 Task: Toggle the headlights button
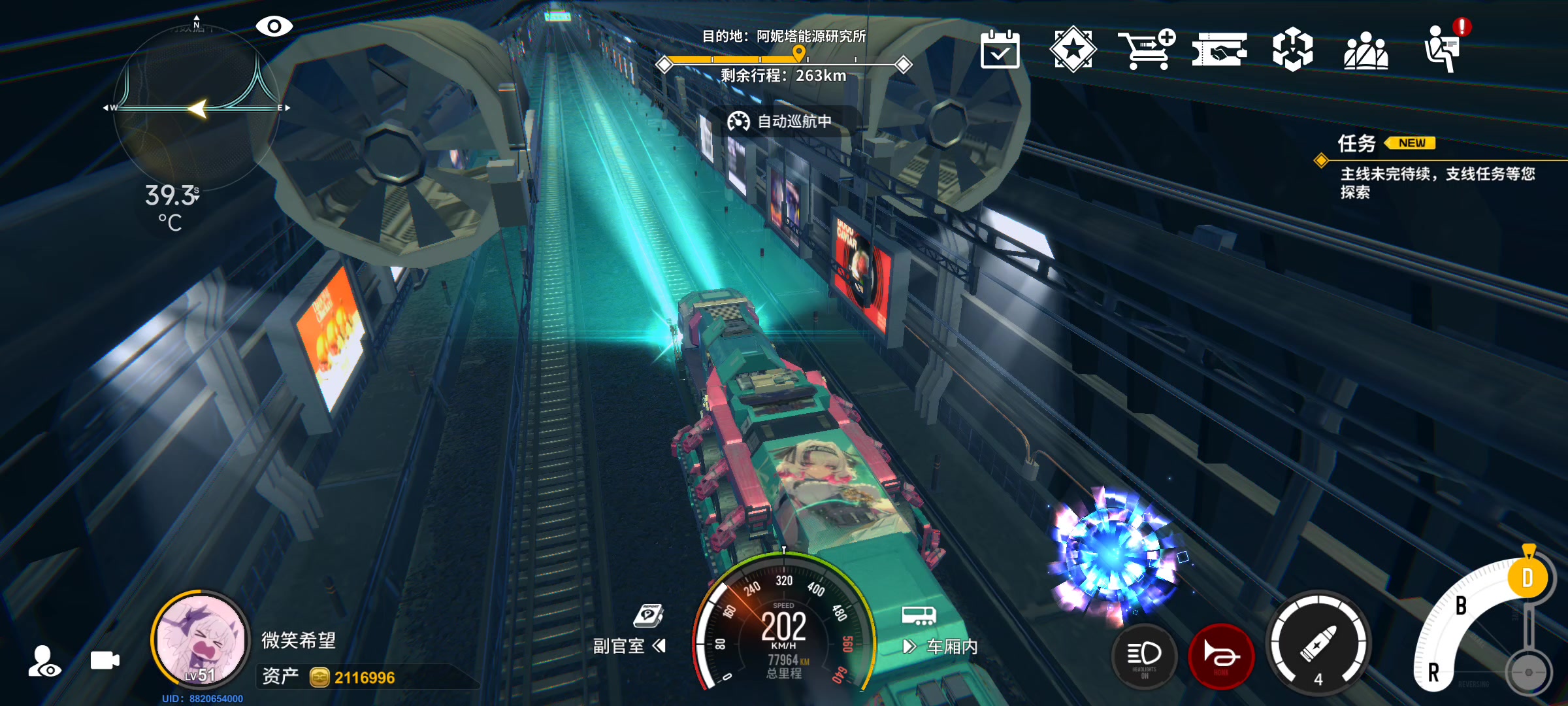pos(1144,656)
